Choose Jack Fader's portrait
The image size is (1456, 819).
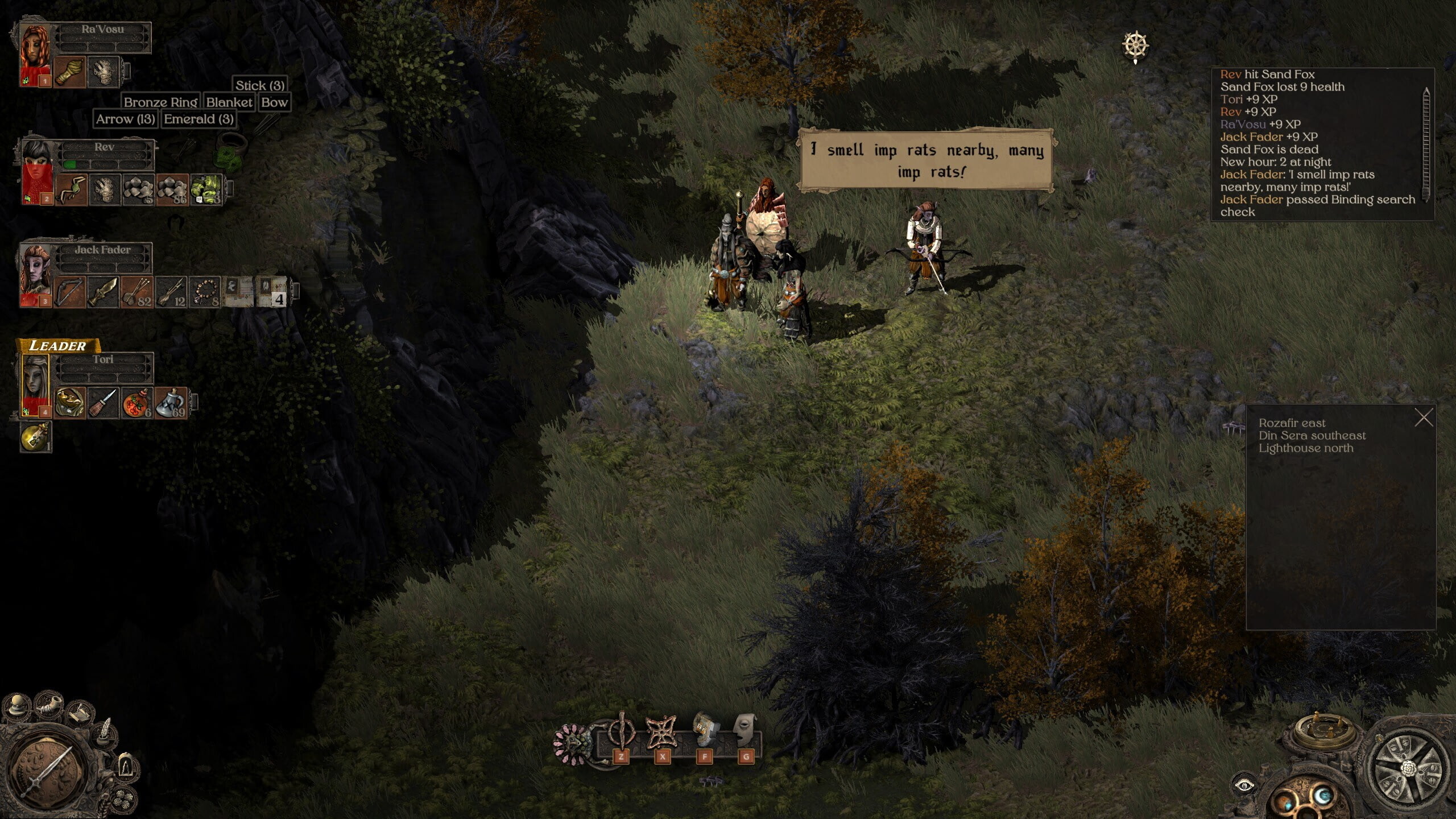(36, 273)
